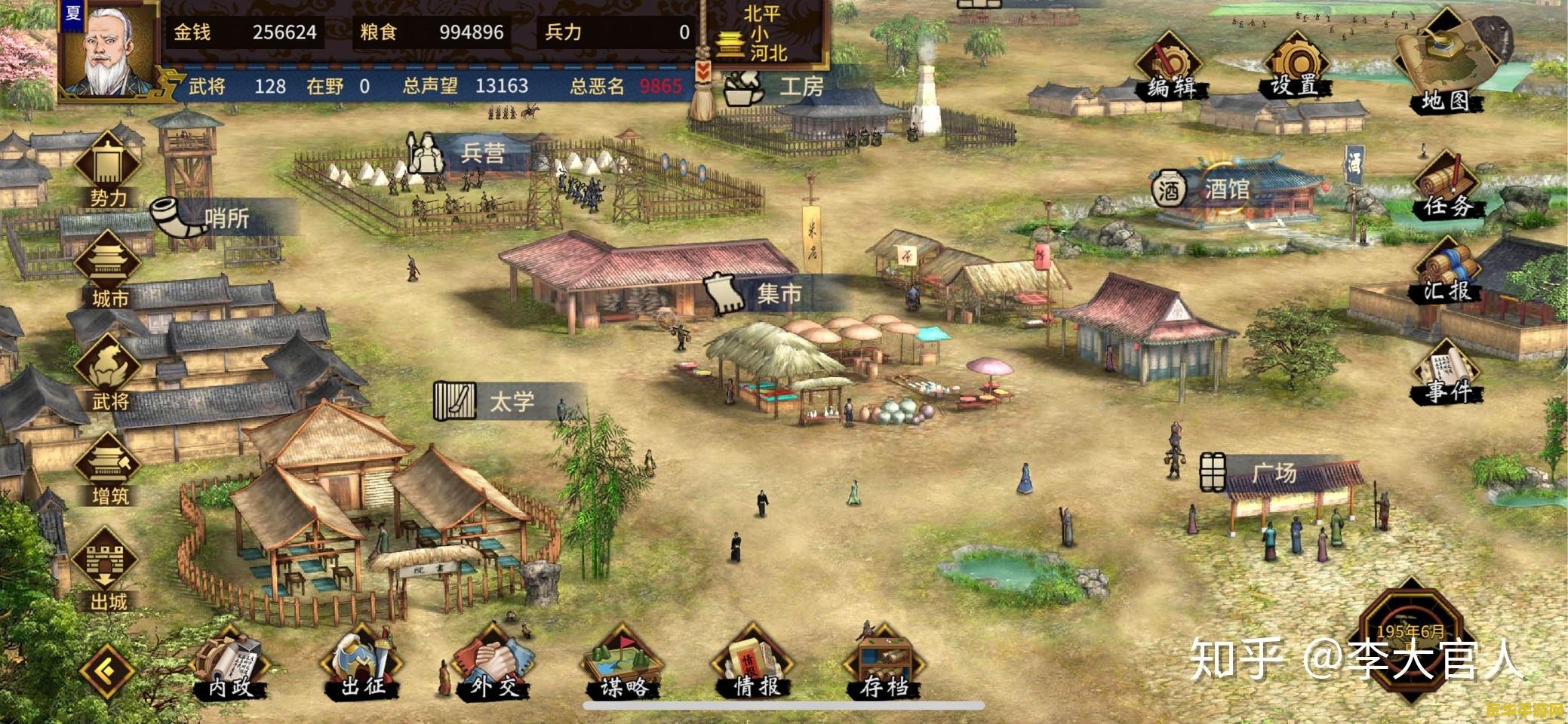
Task: Open 设置 settings
Action: point(1295,66)
